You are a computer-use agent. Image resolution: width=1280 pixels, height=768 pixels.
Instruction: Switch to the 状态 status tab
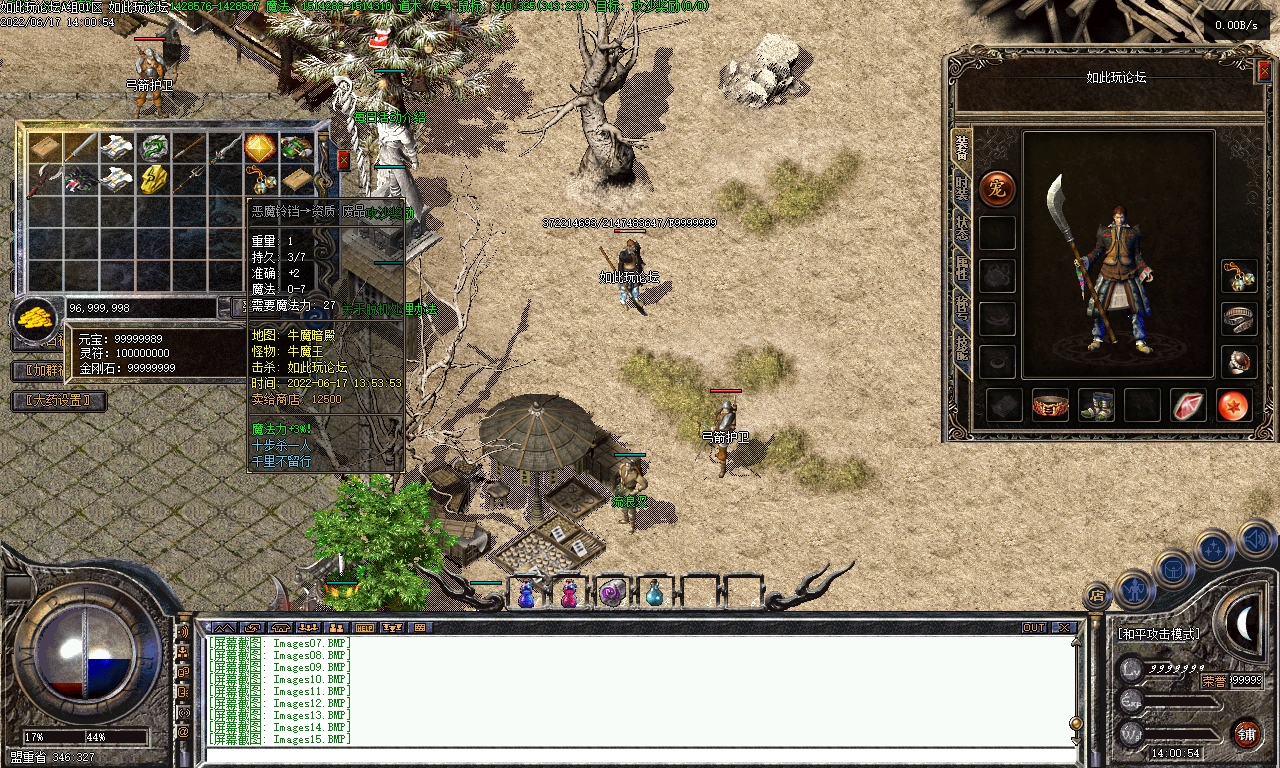[x=961, y=227]
